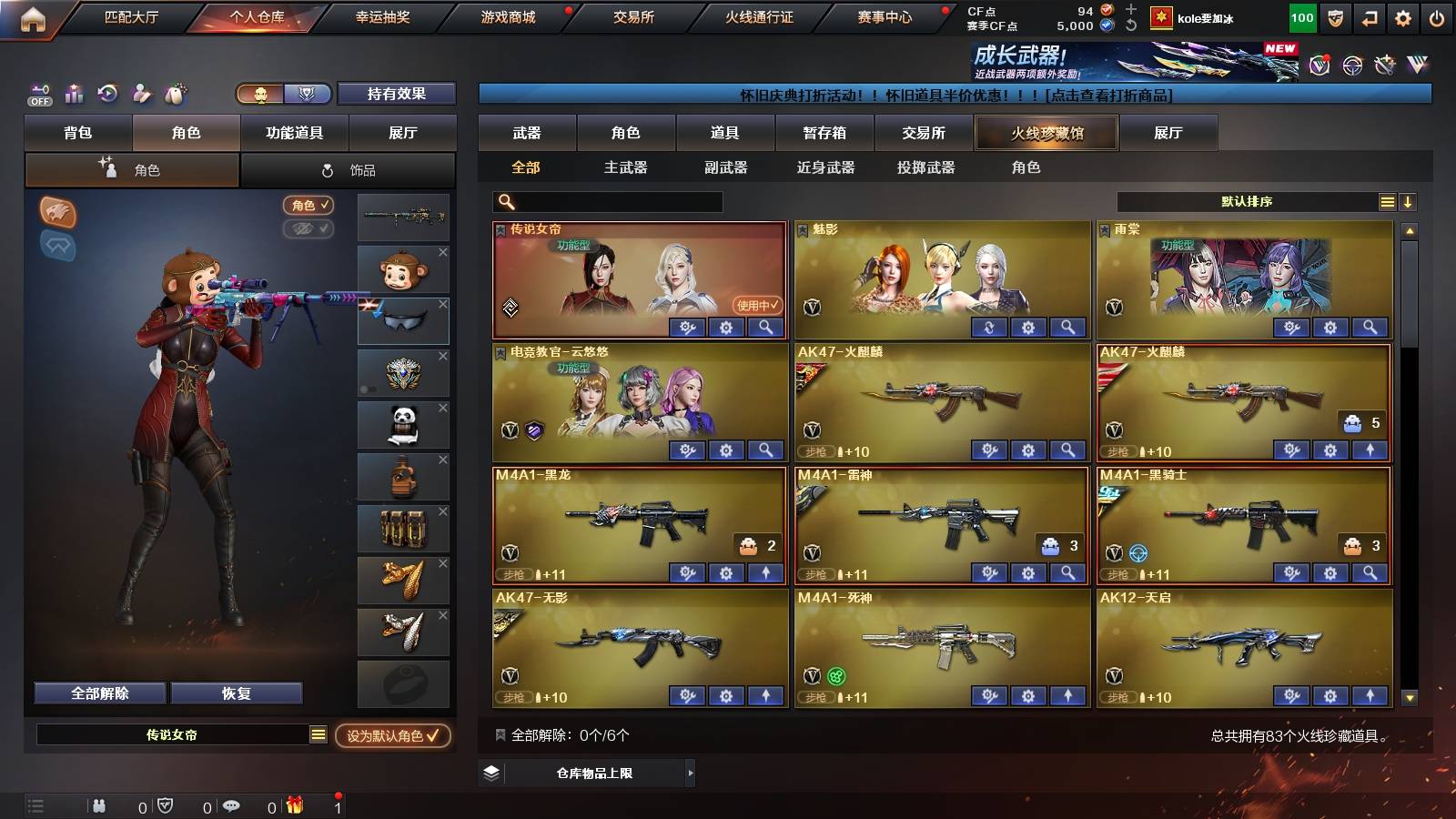Click the return arrow icon top right
This screenshot has height=819, width=1456.
1370,17
